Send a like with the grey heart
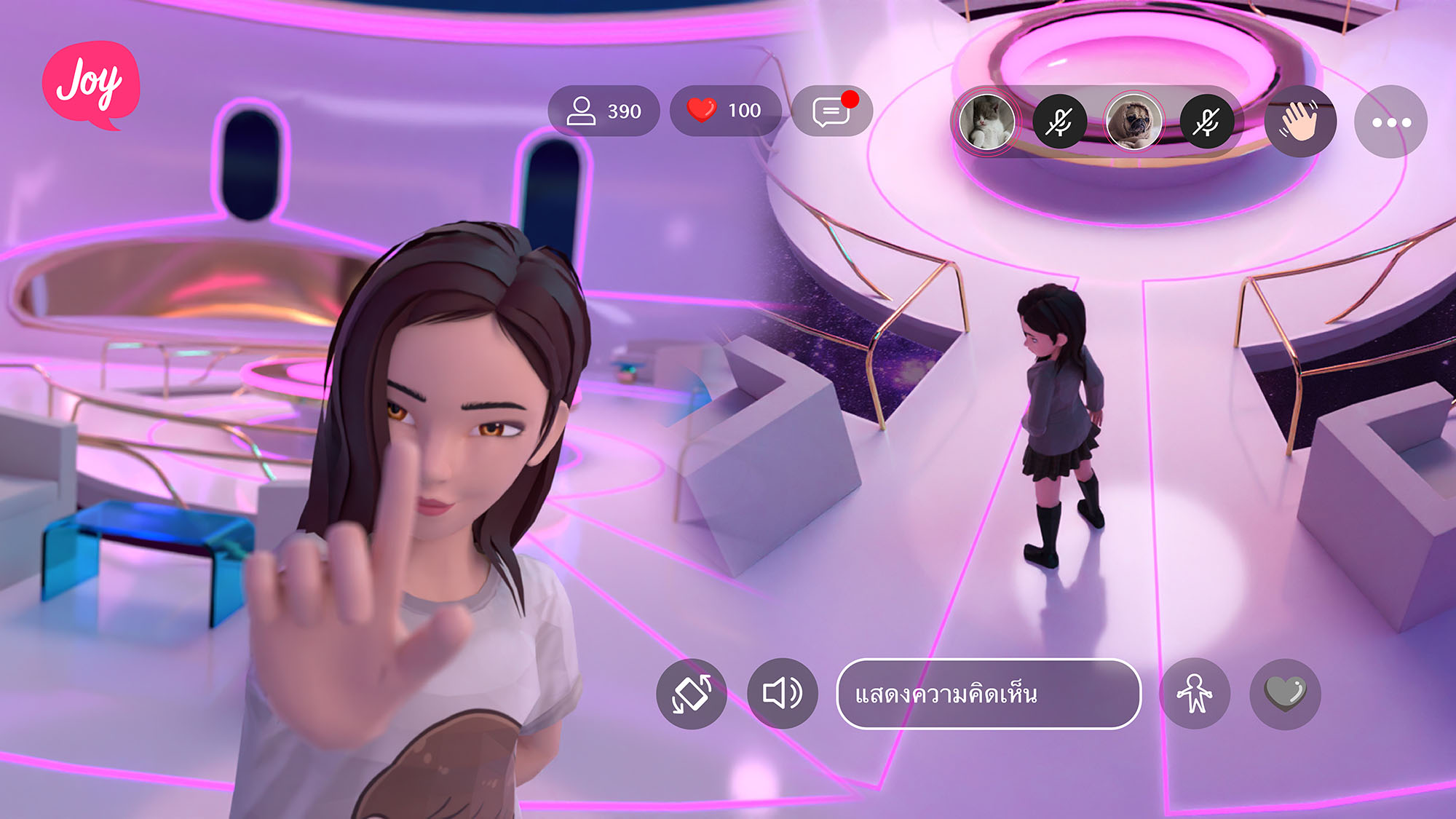The image size is (1456, 819). [1285, 694]
